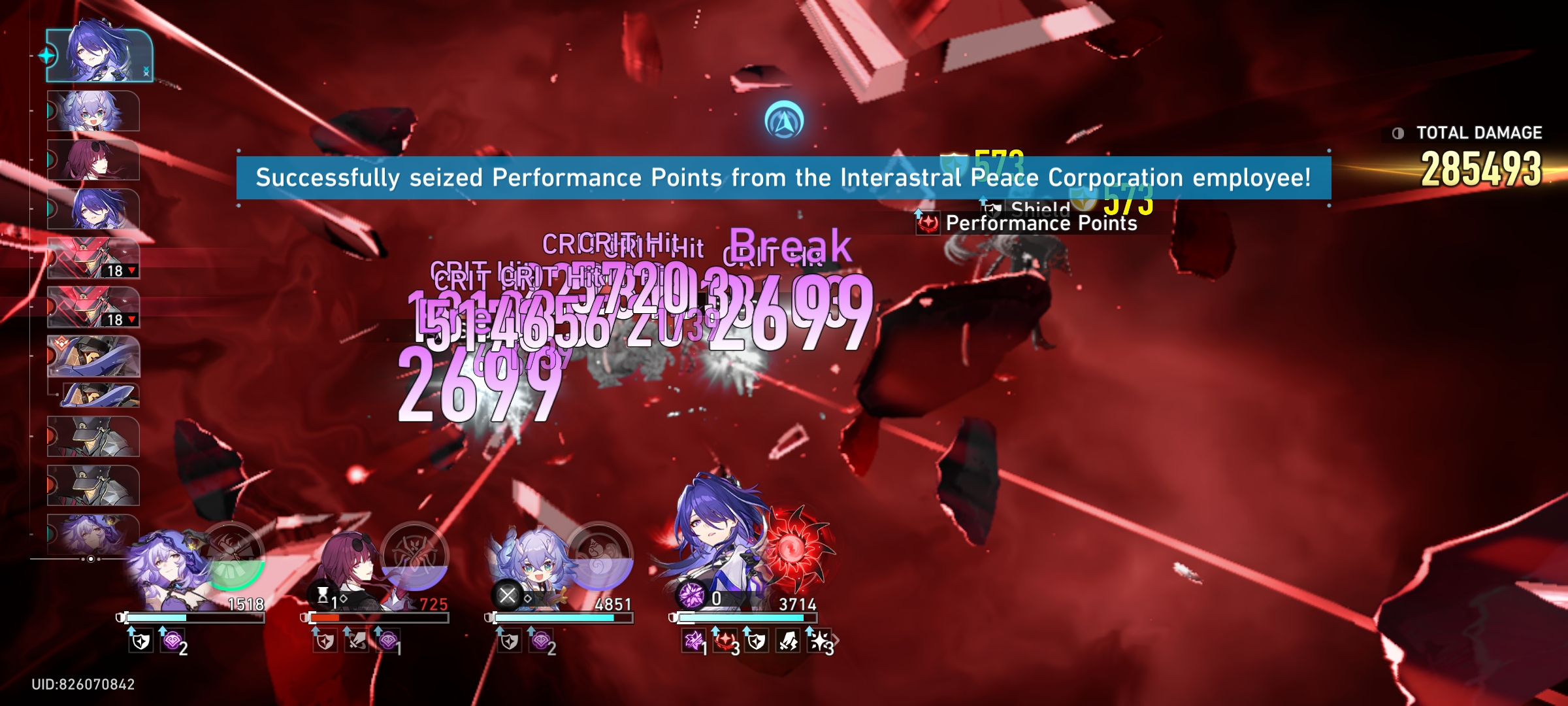This screenshot has width=1568, height=706.
Task: Expand the red triangle next to enemy level 18
Action: (131, 270)
